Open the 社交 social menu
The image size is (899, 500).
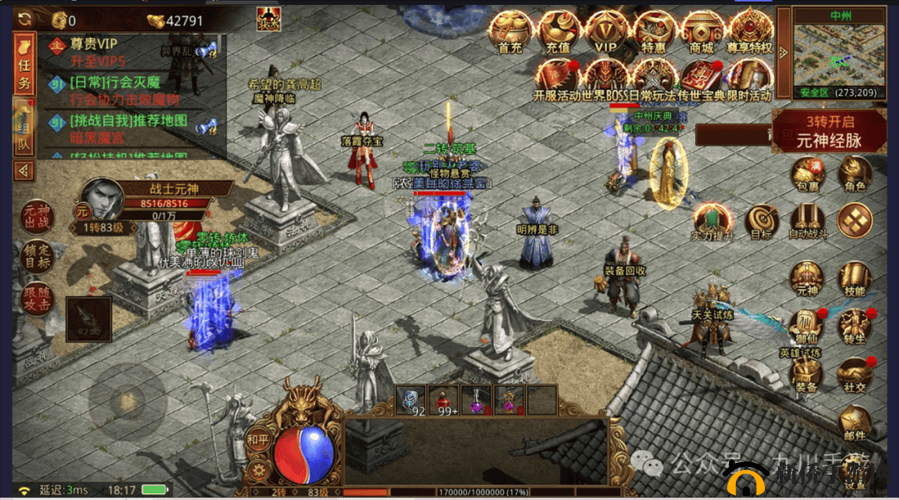click(853, 375)
